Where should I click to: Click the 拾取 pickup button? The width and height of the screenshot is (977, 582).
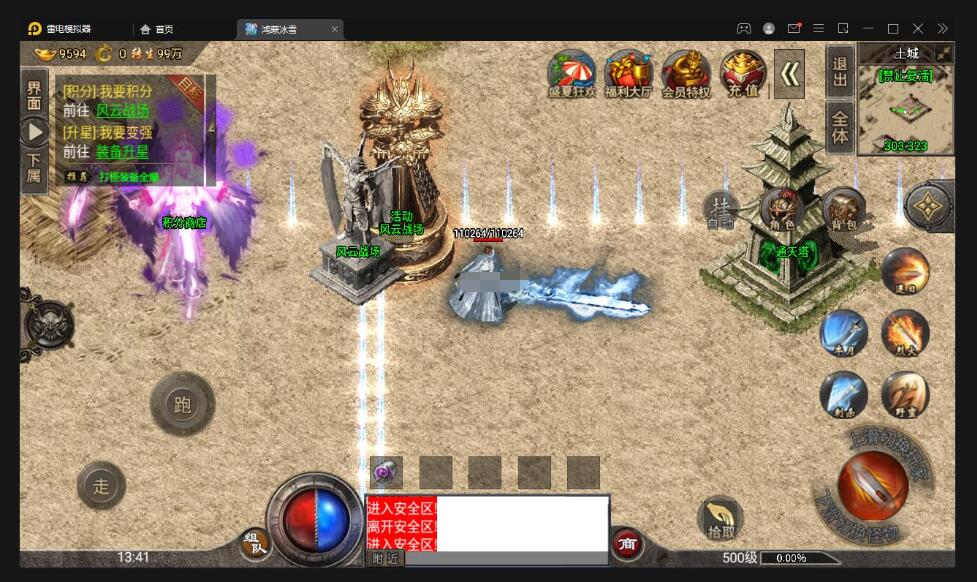[719, 518]
